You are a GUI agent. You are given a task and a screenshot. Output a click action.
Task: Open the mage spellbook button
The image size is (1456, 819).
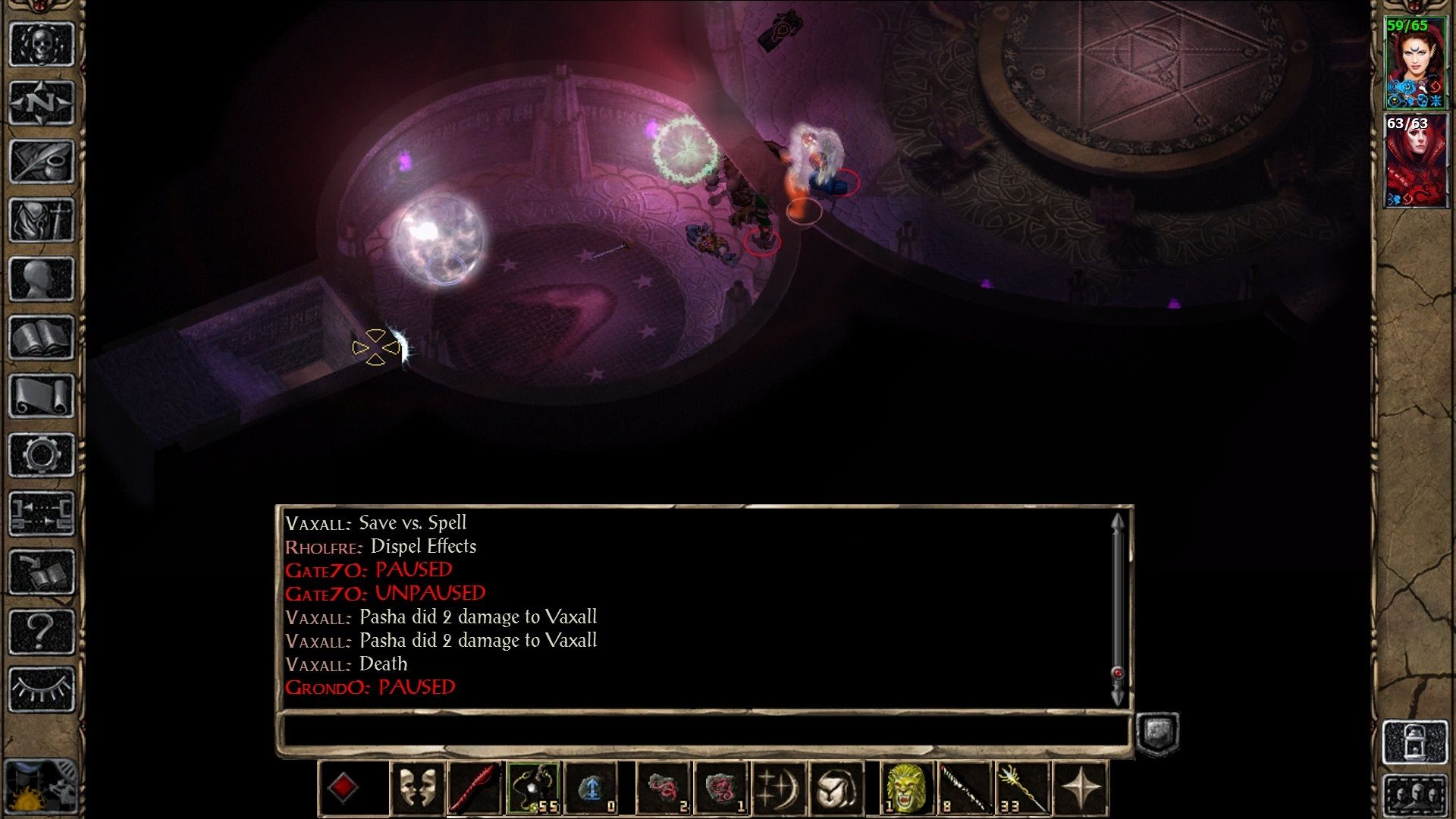click(42, 337)
